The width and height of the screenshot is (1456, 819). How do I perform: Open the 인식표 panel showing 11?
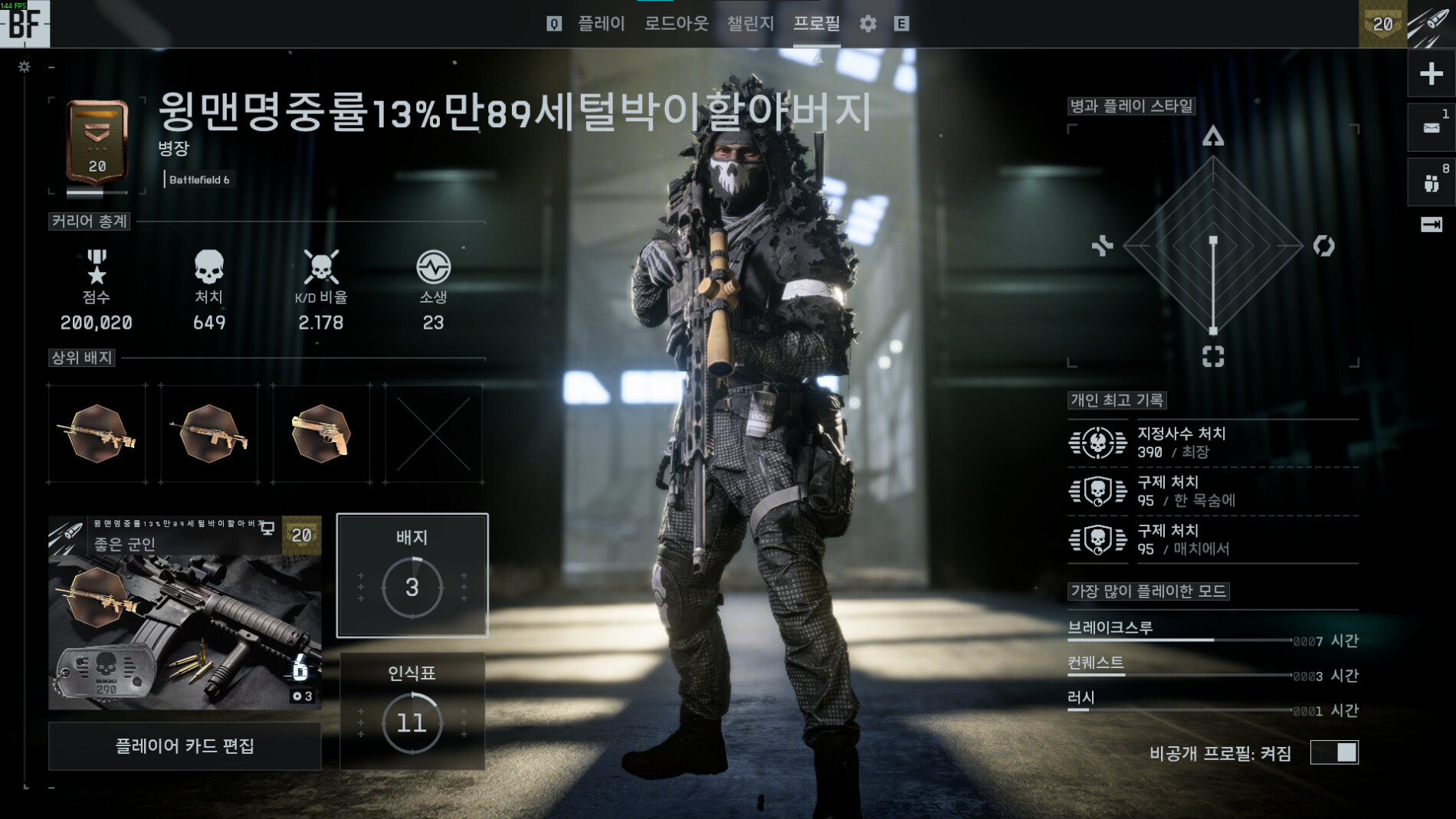(x=412, y=710)
